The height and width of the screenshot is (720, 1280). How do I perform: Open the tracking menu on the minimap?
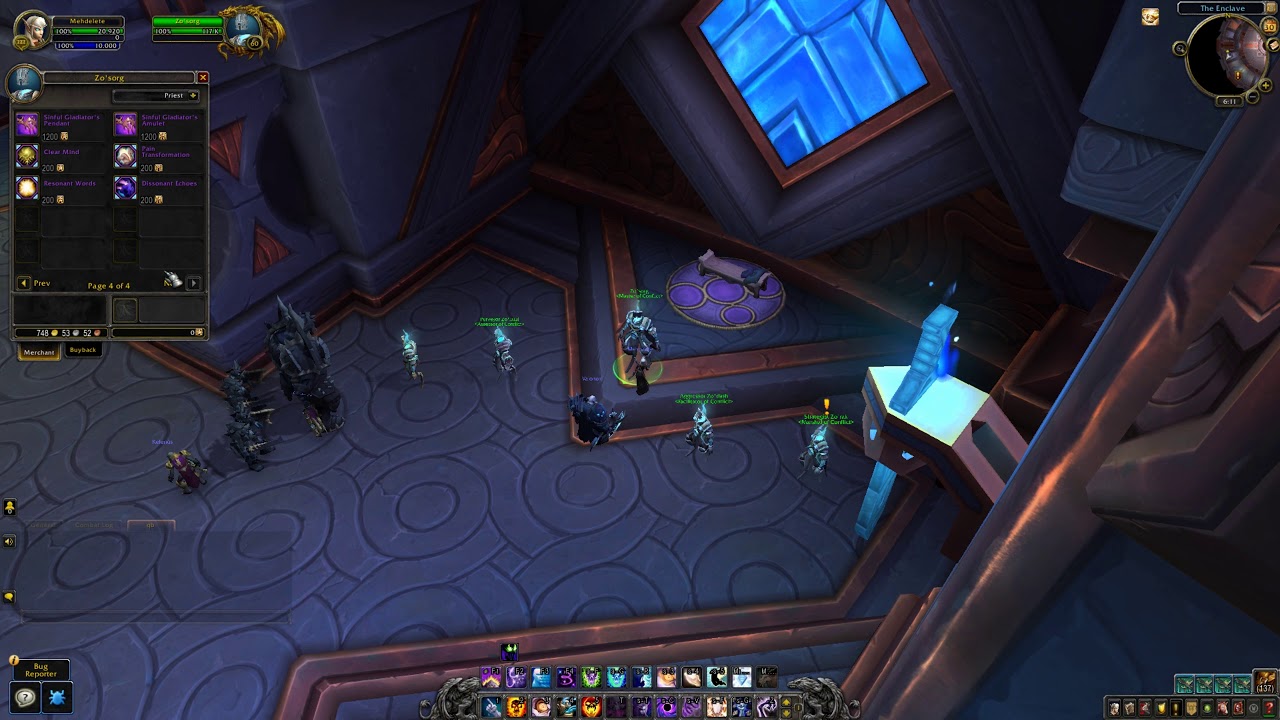point(1180,47)
